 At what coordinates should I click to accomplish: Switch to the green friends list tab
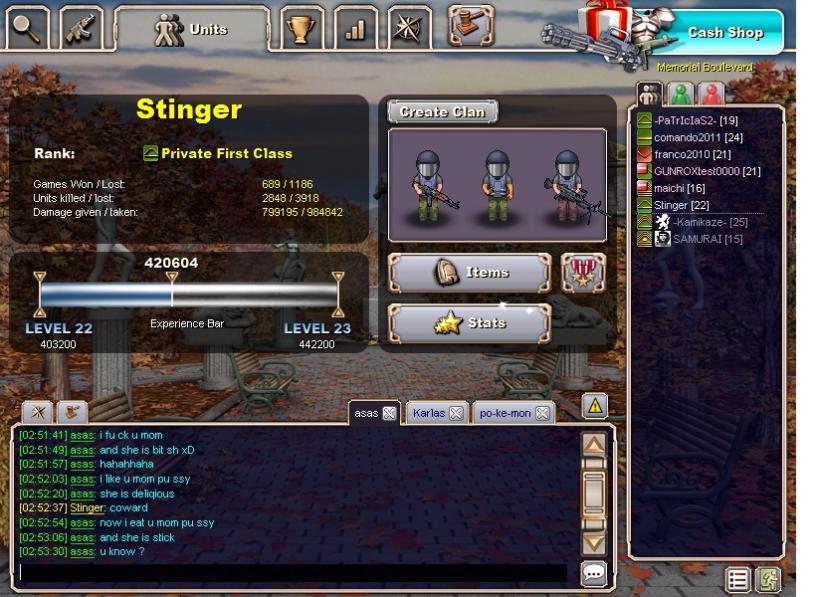click(x=681, y=94)
